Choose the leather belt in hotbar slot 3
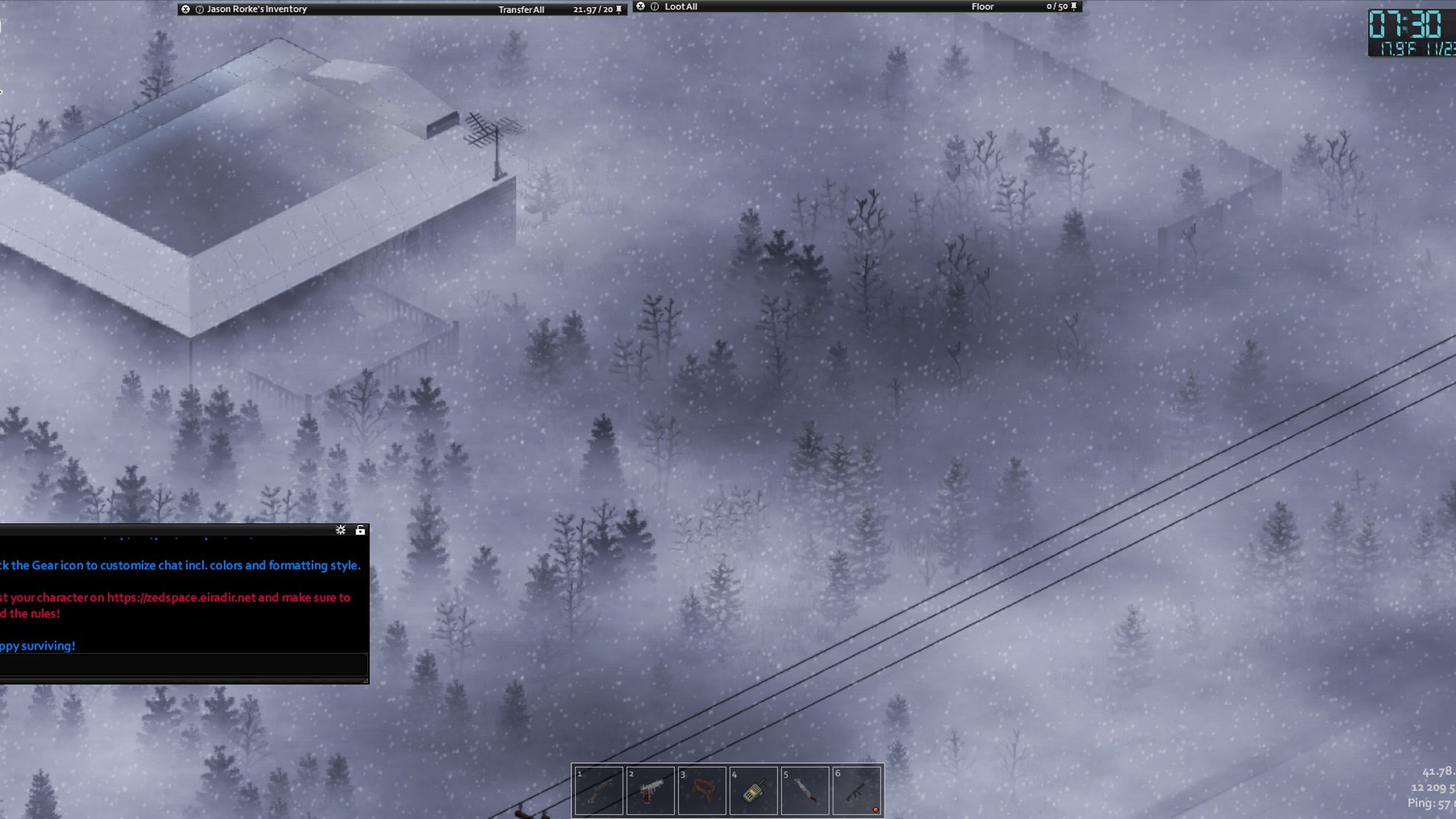Viewport: 1456px width, 819px height. click(x=702, y=791)
